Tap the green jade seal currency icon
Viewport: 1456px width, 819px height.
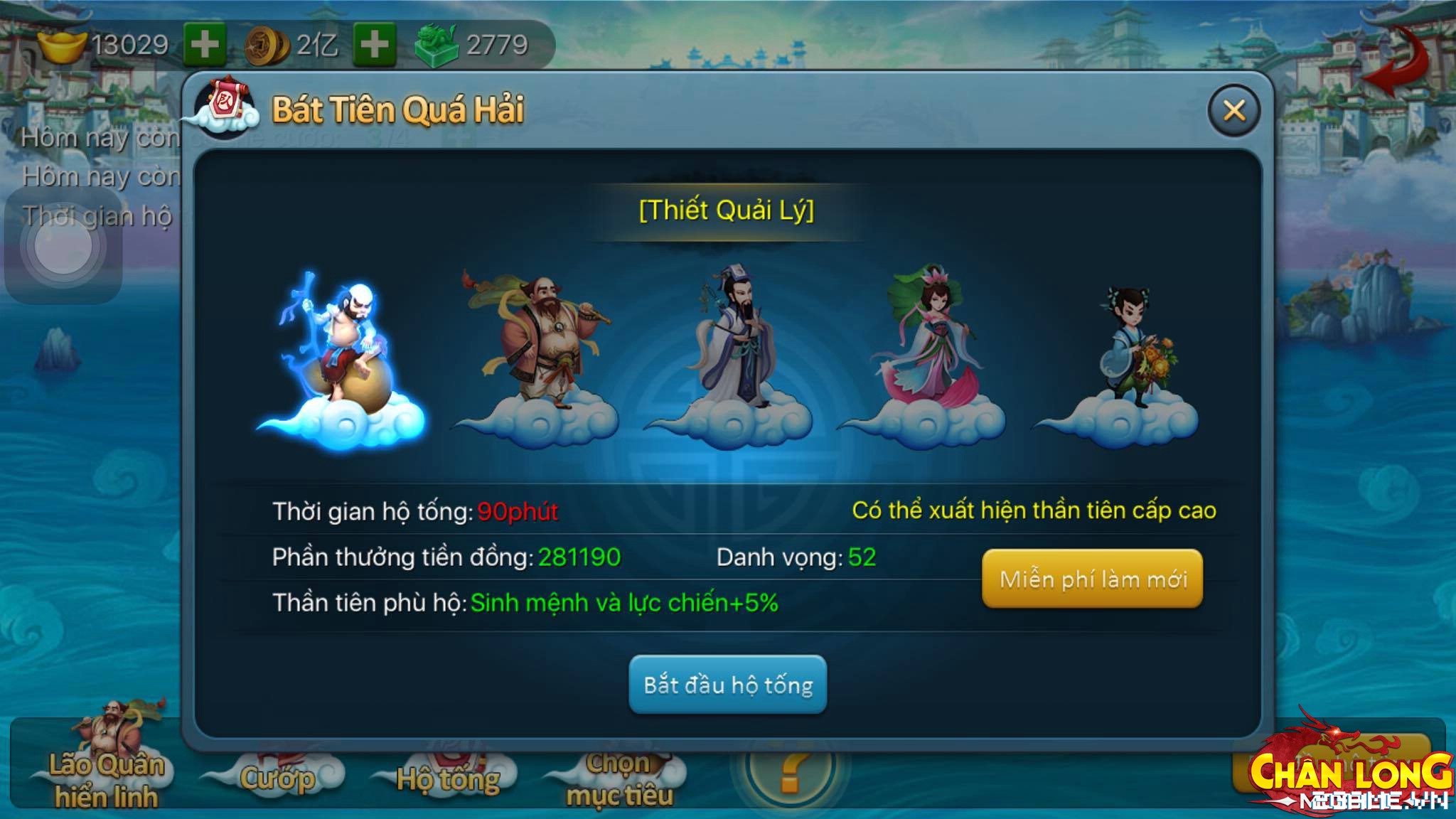tap(437, 45)
